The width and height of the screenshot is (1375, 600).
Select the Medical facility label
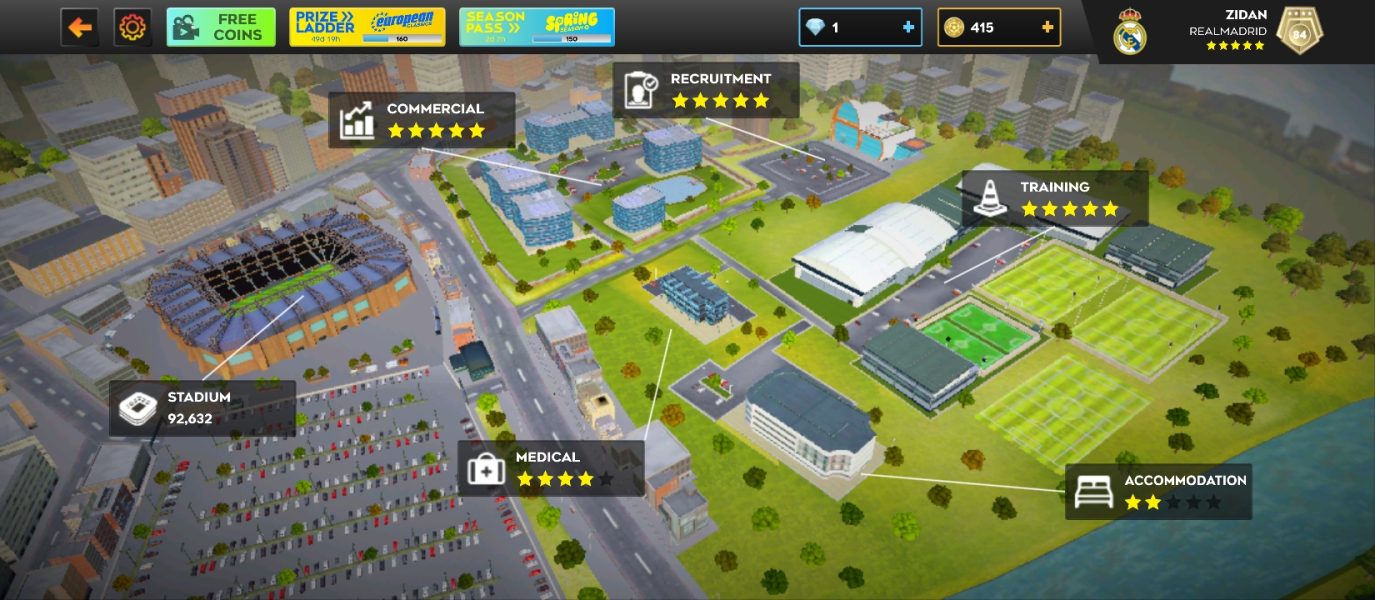click(551, 468)
